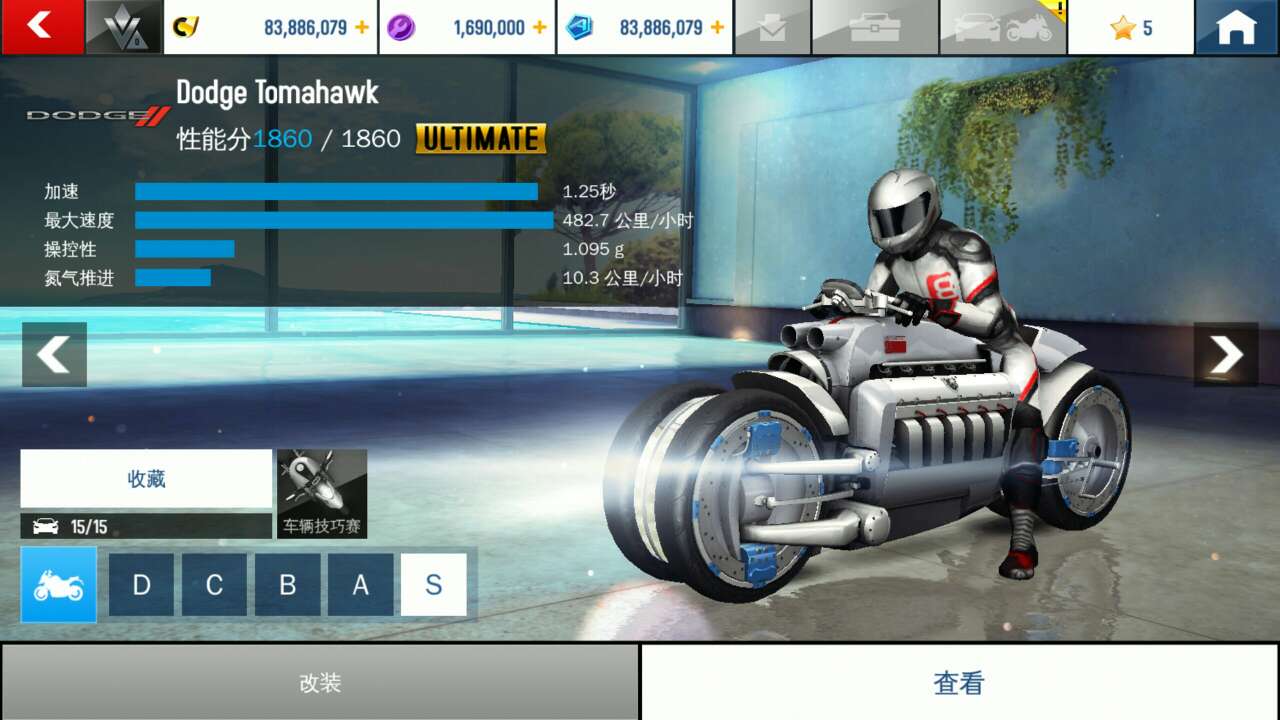Open the toolbox icon
Screen dimensions: 1280x720
click(875, 27)
